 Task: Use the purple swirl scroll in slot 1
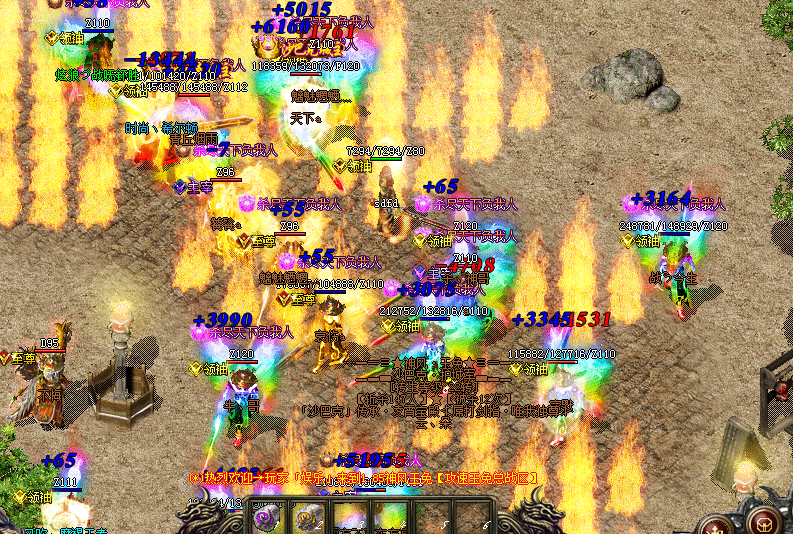267,517
